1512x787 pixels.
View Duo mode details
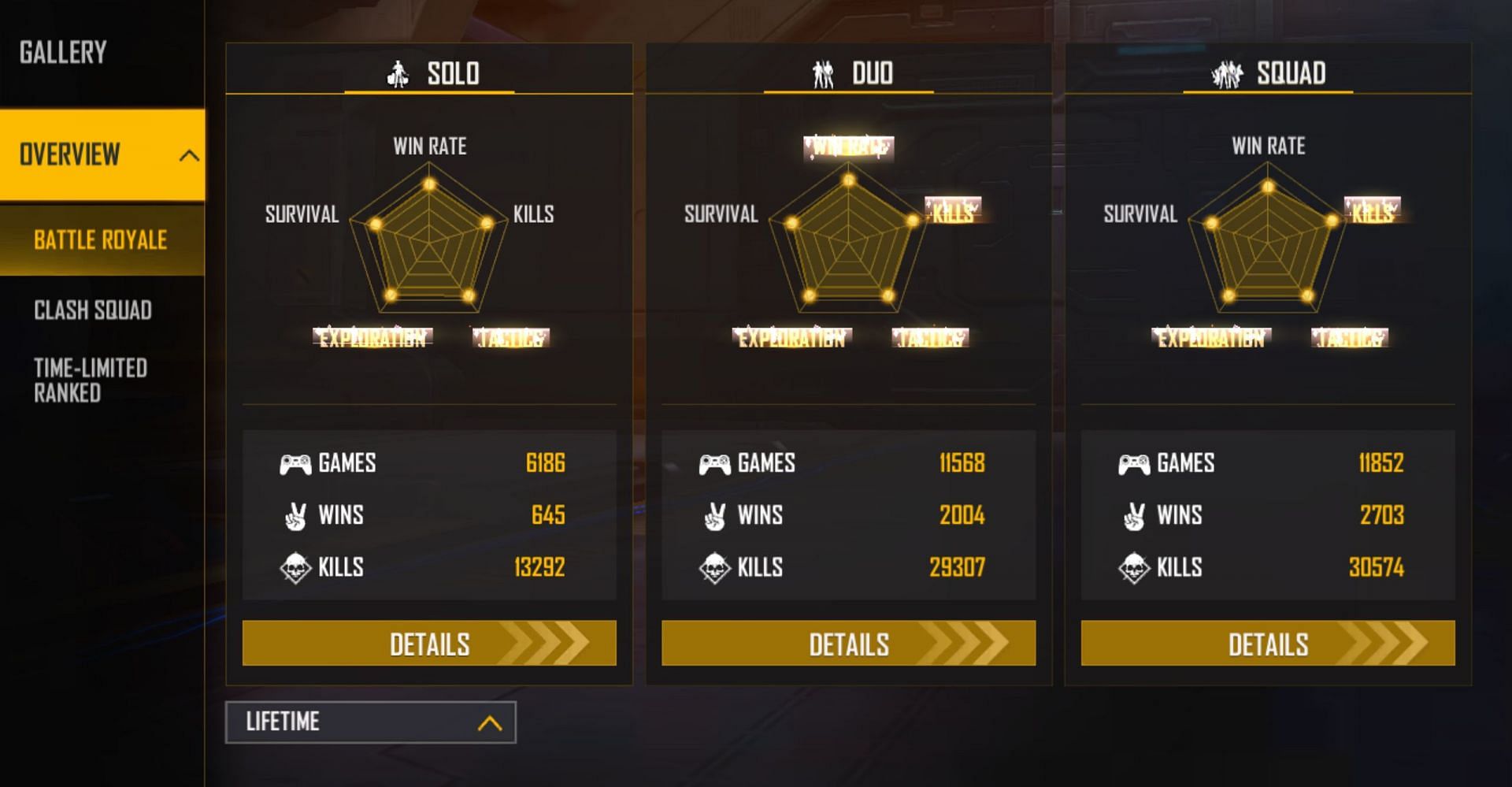(x=848, y=643)
